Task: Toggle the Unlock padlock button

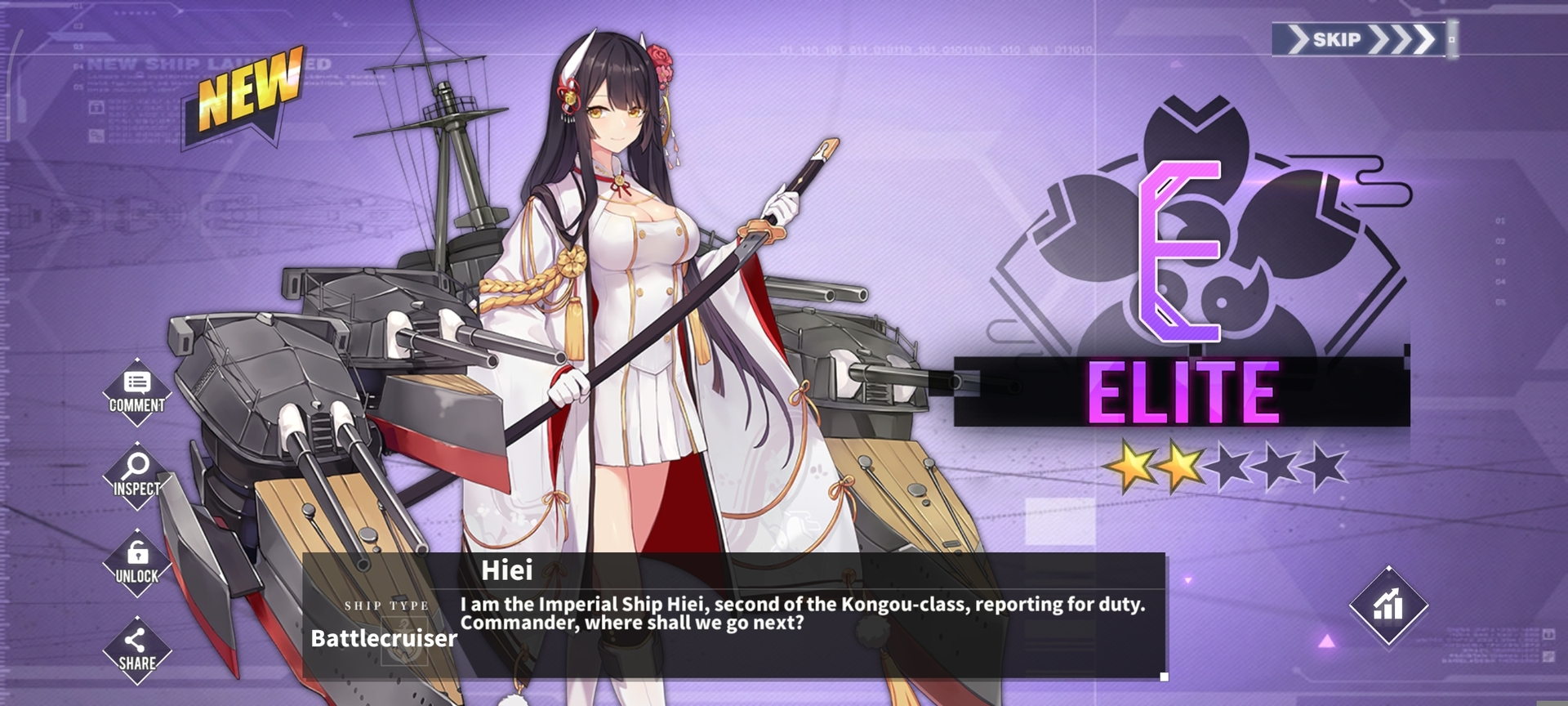Action: tap(136, 563)
